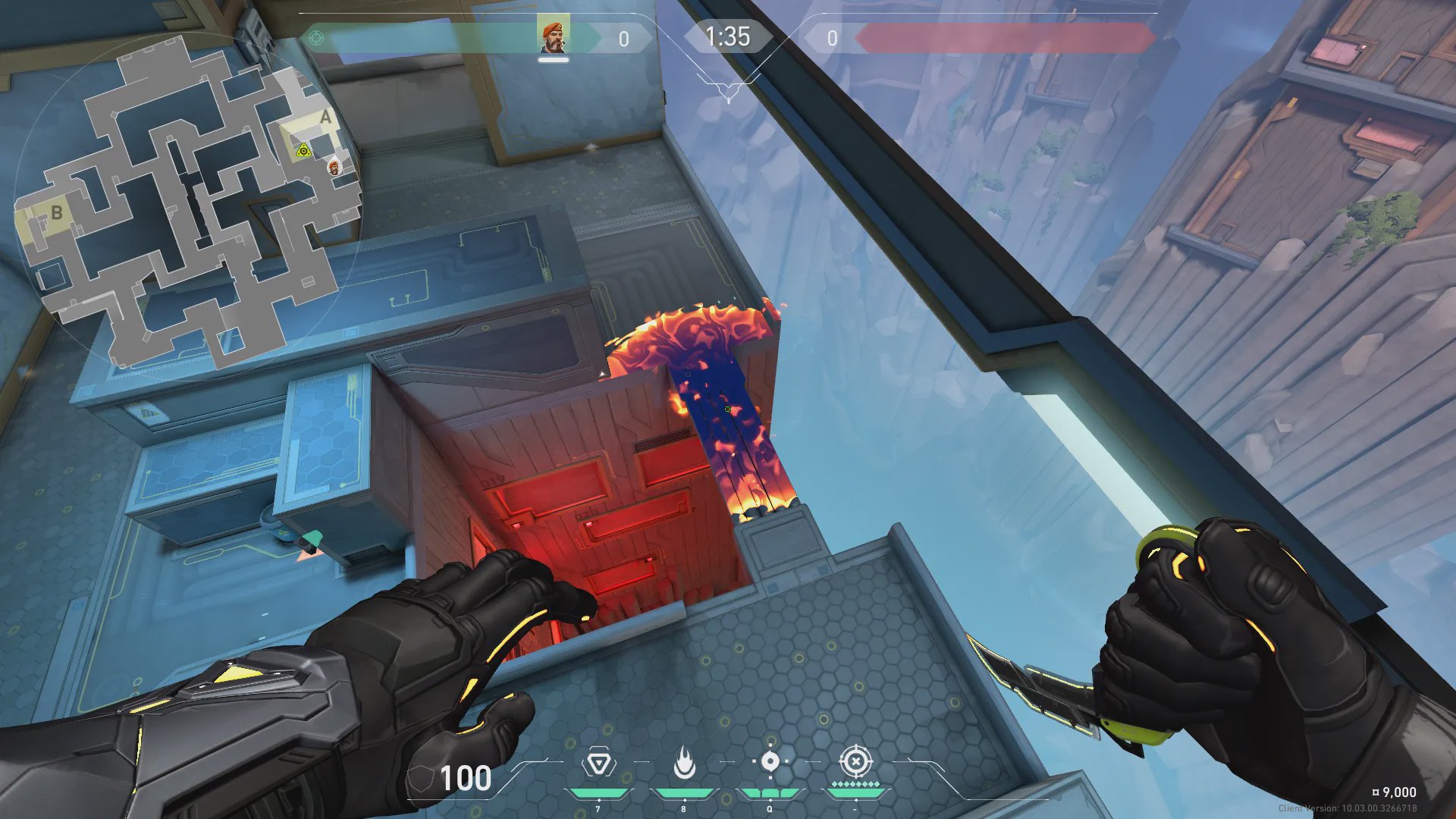Trigger the Orbital Strike ultimate icon
Viewport: 1456px width, 819px height.
[855, 761]
